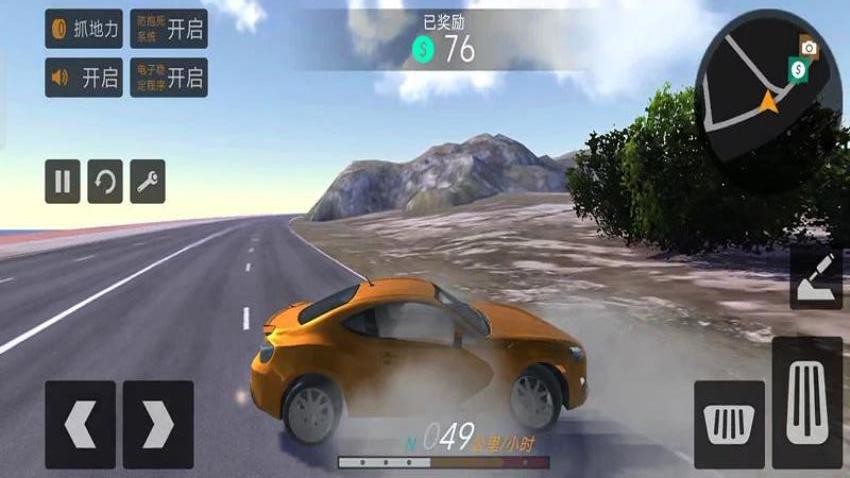Select the camera marker on minimap

(x=809, y=46)
